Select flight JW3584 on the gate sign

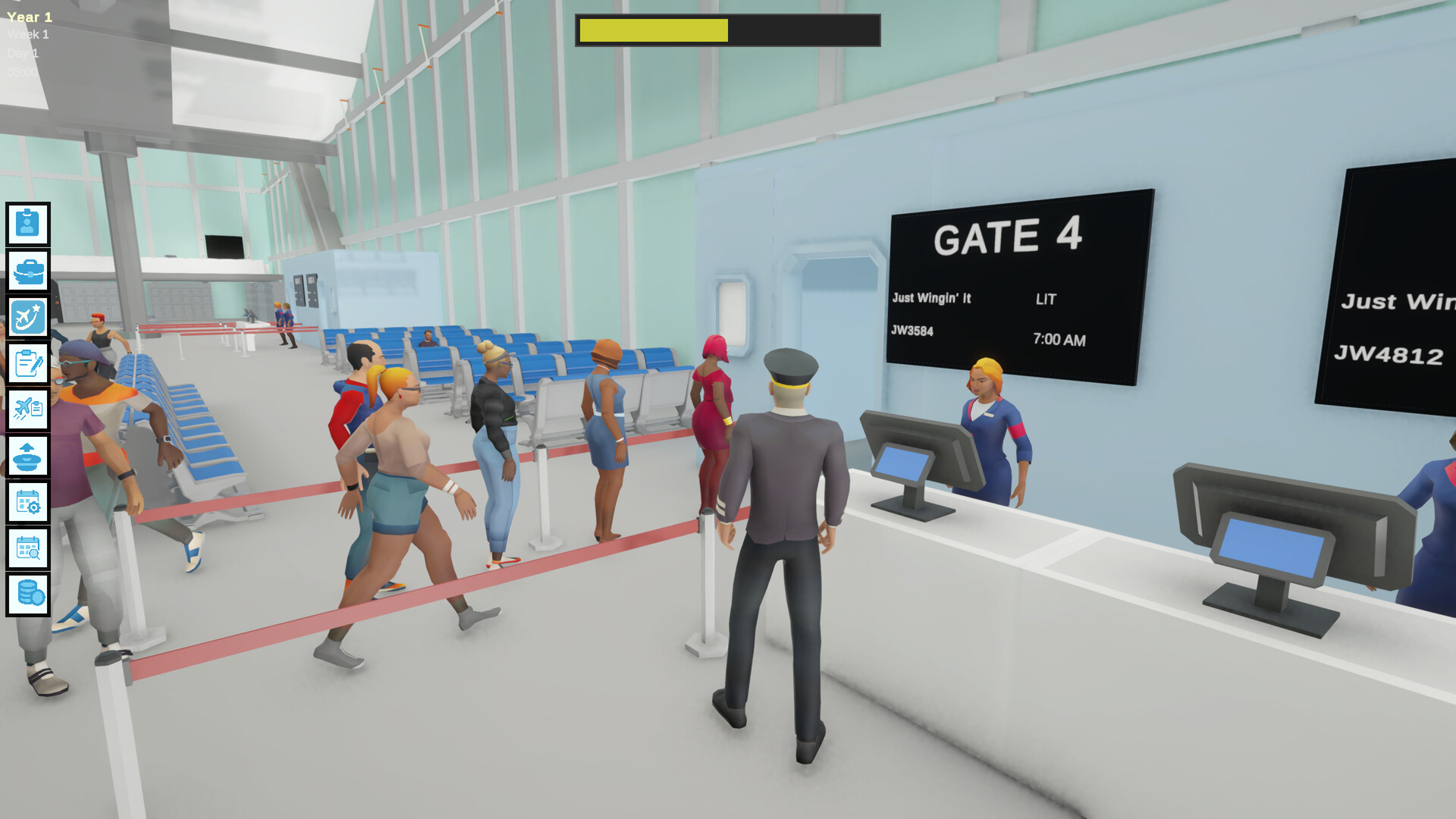click(x=914, y=331)
